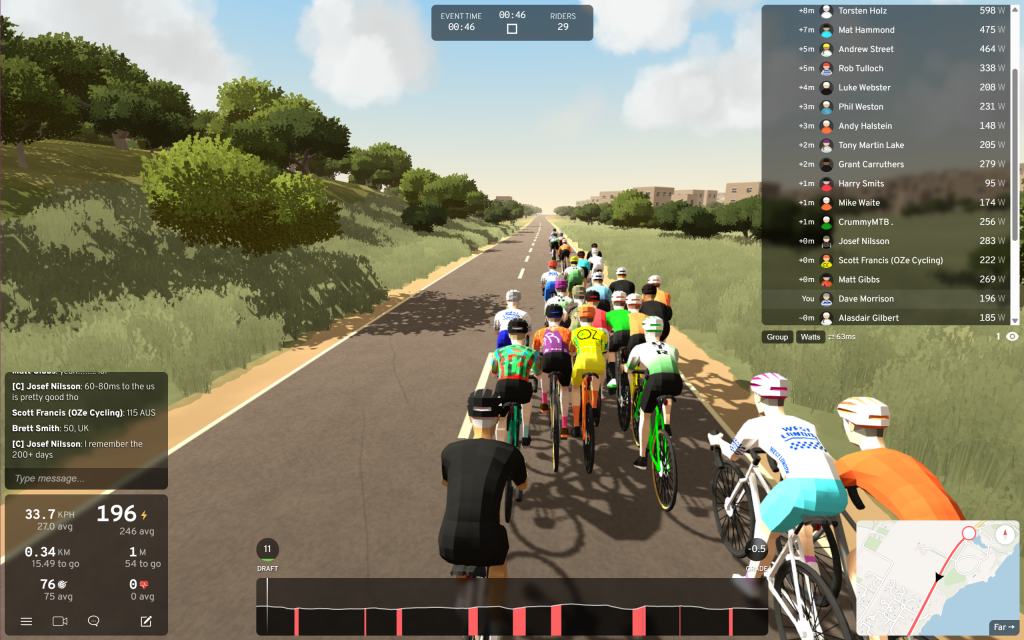Toggle the eye spectator icon
Viewport: 1024px width, 640px height.
tap(1012, 337)
